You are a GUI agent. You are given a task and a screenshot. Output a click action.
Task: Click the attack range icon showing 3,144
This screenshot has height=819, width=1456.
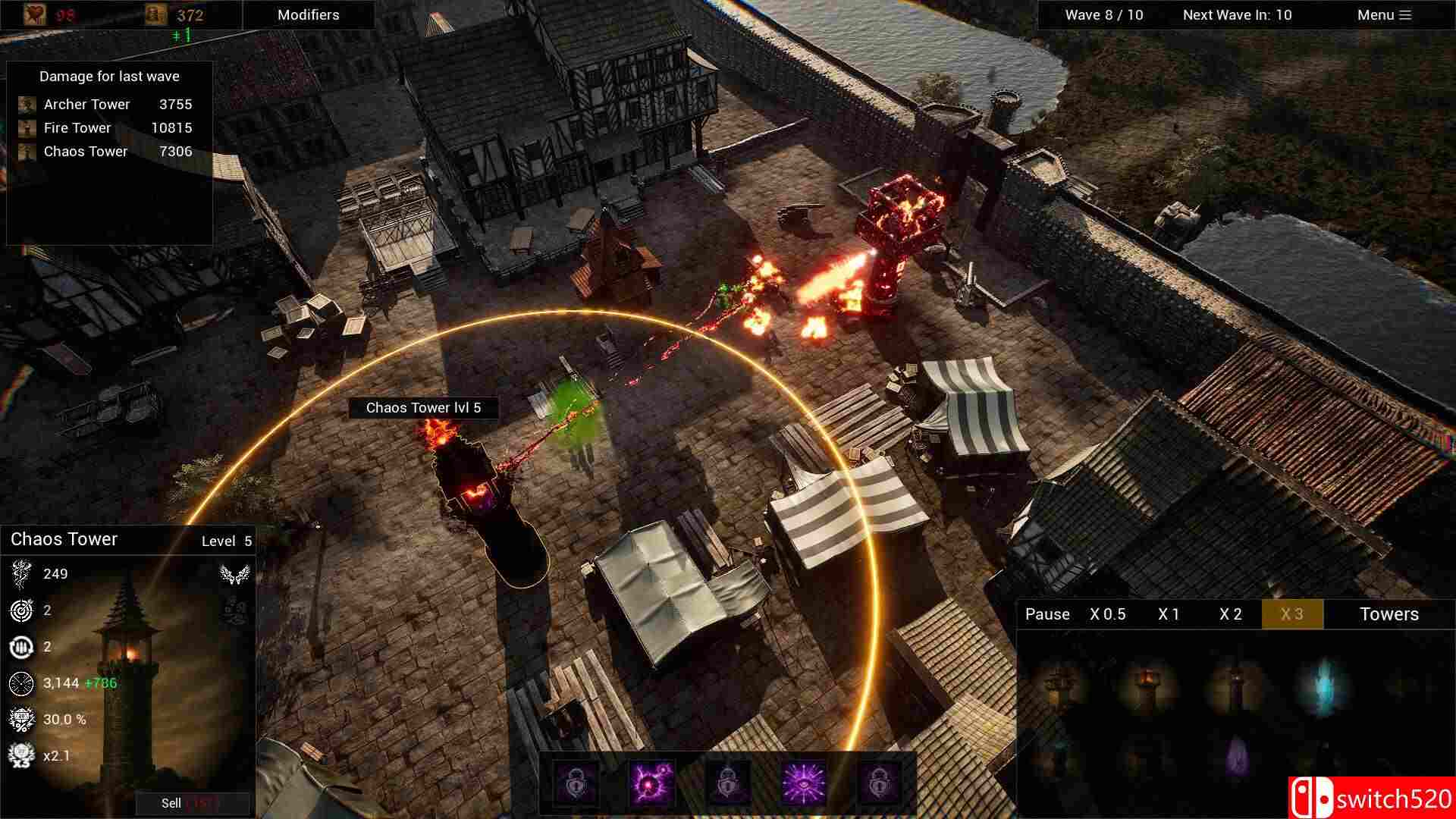tap(23, 682)
